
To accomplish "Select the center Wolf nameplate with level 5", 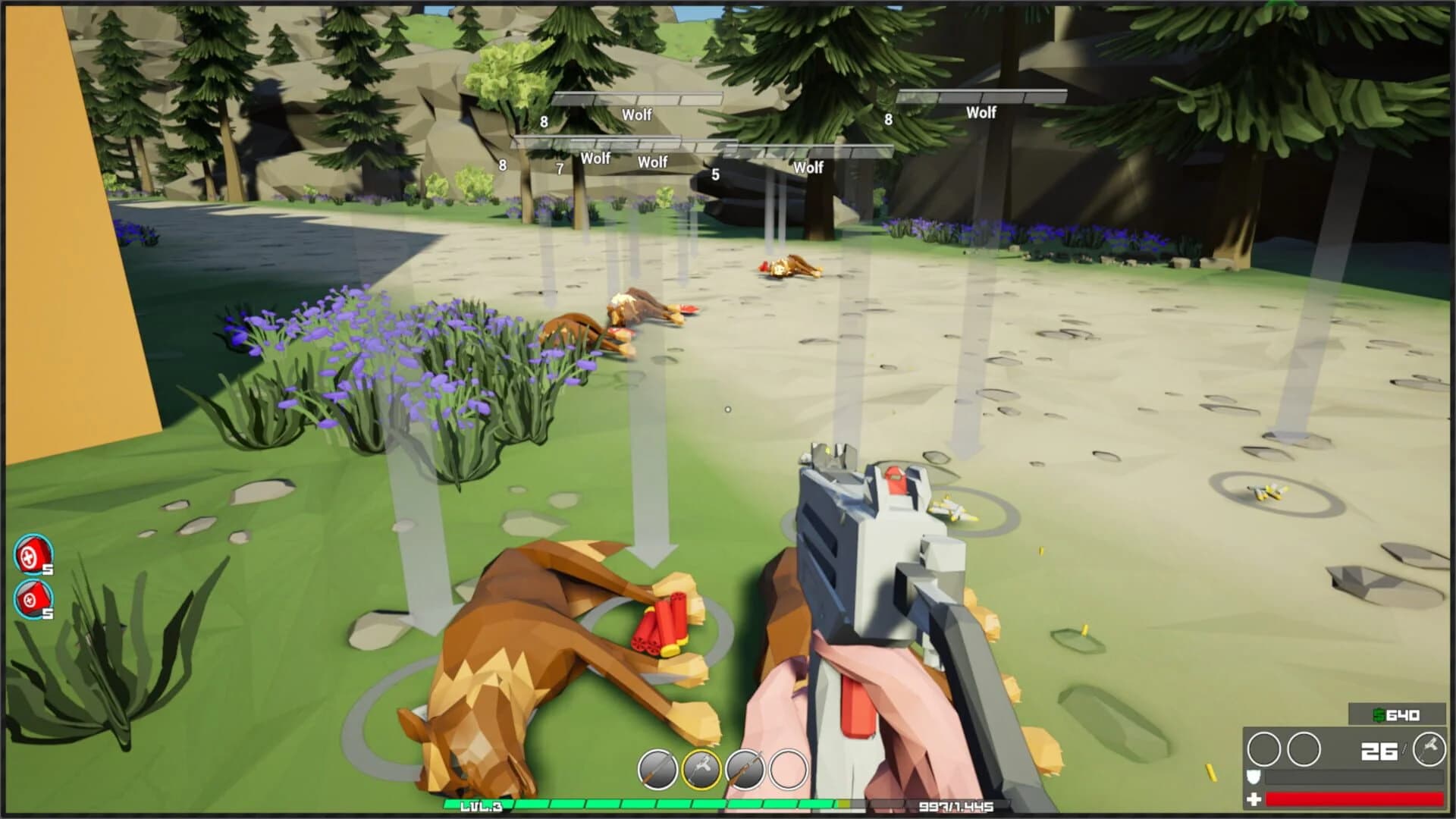I will point(806,168).
